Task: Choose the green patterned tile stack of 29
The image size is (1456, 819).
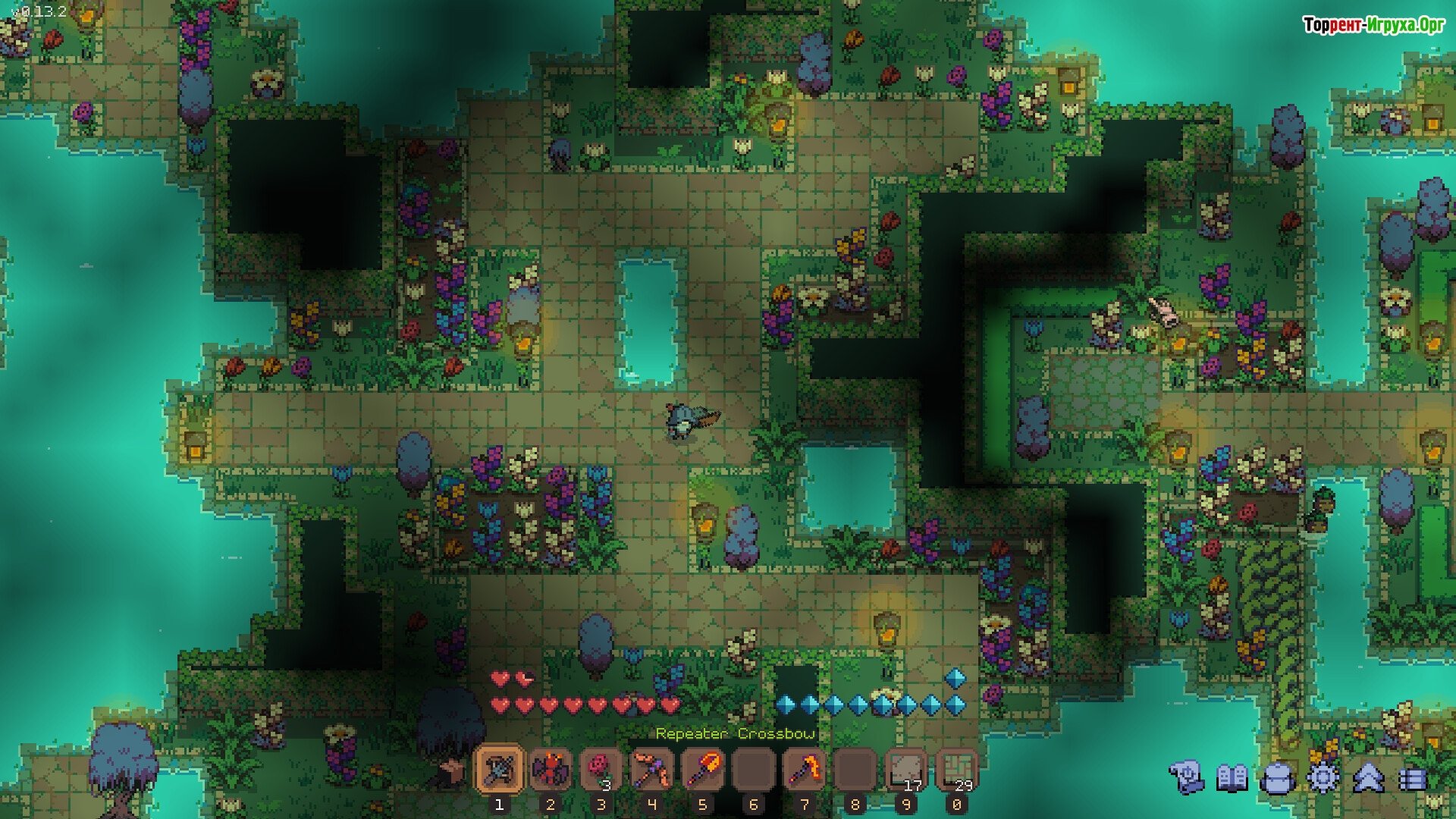Action: tap(956, 770)
